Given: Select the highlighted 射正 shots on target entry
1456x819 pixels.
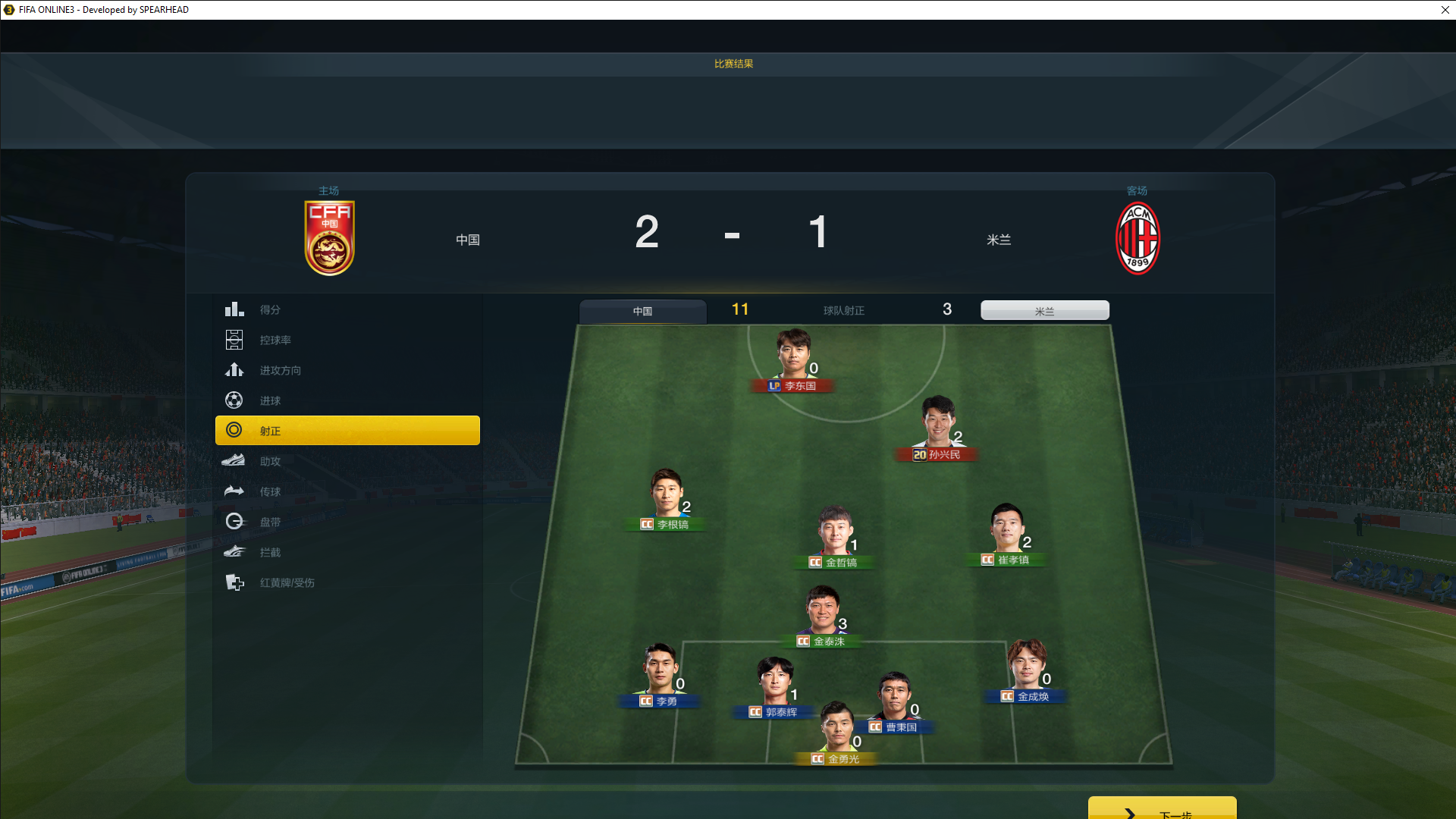Looking at the screenshot, I should coord(347,430).
